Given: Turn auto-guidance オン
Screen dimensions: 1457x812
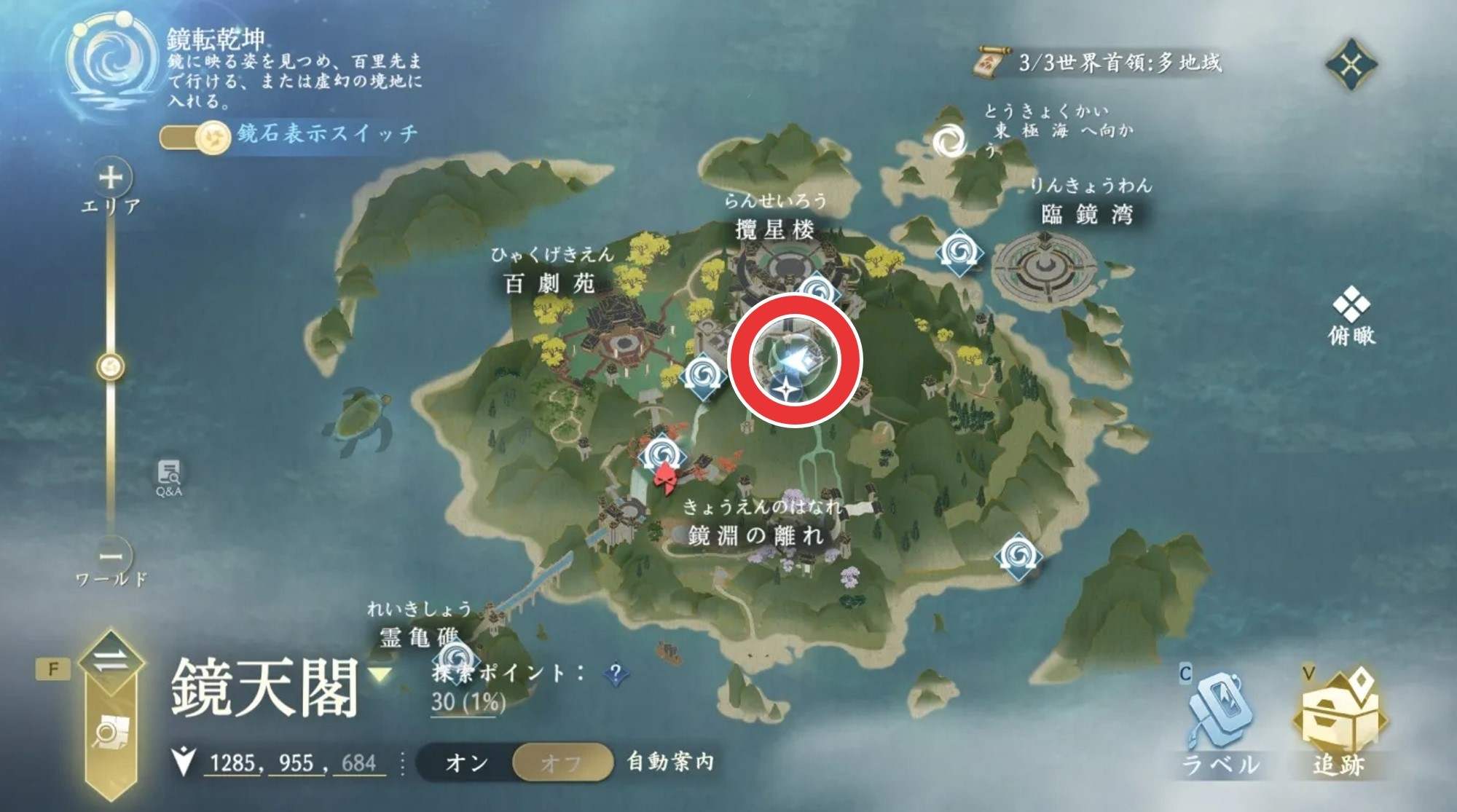Looking at the screenshot, I should click(466, 763).
